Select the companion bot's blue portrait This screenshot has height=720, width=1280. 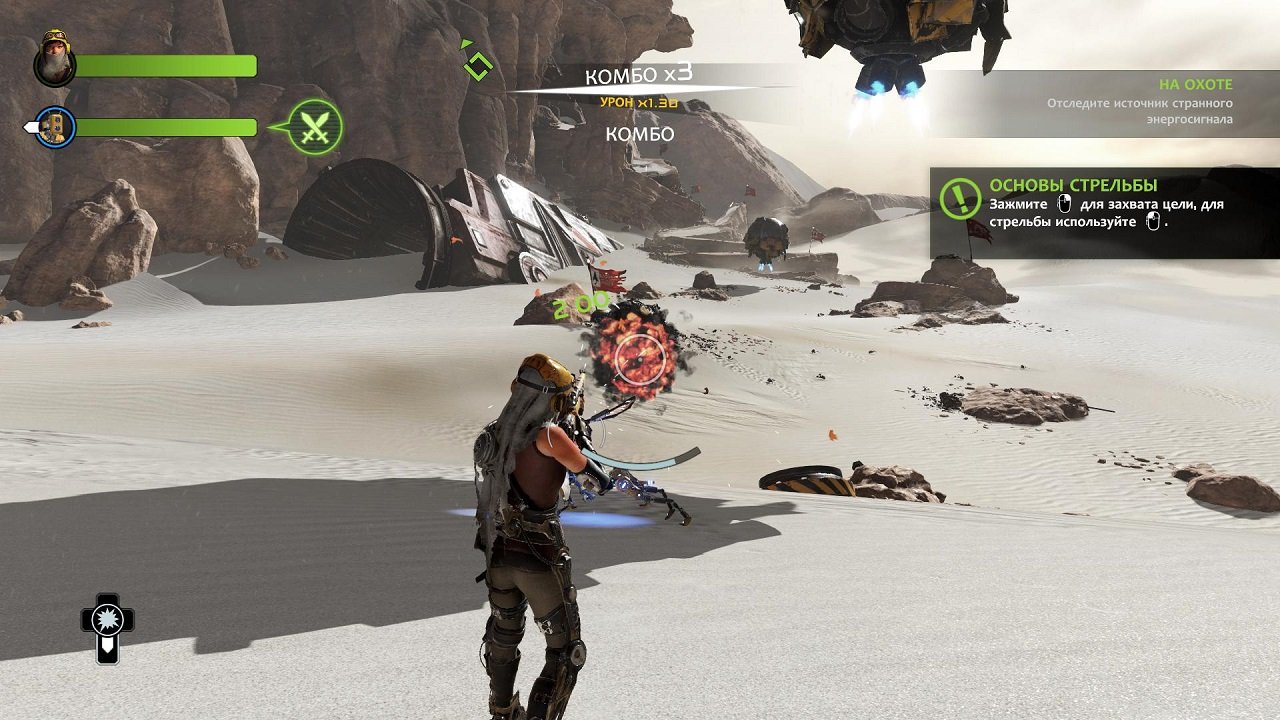53,125
